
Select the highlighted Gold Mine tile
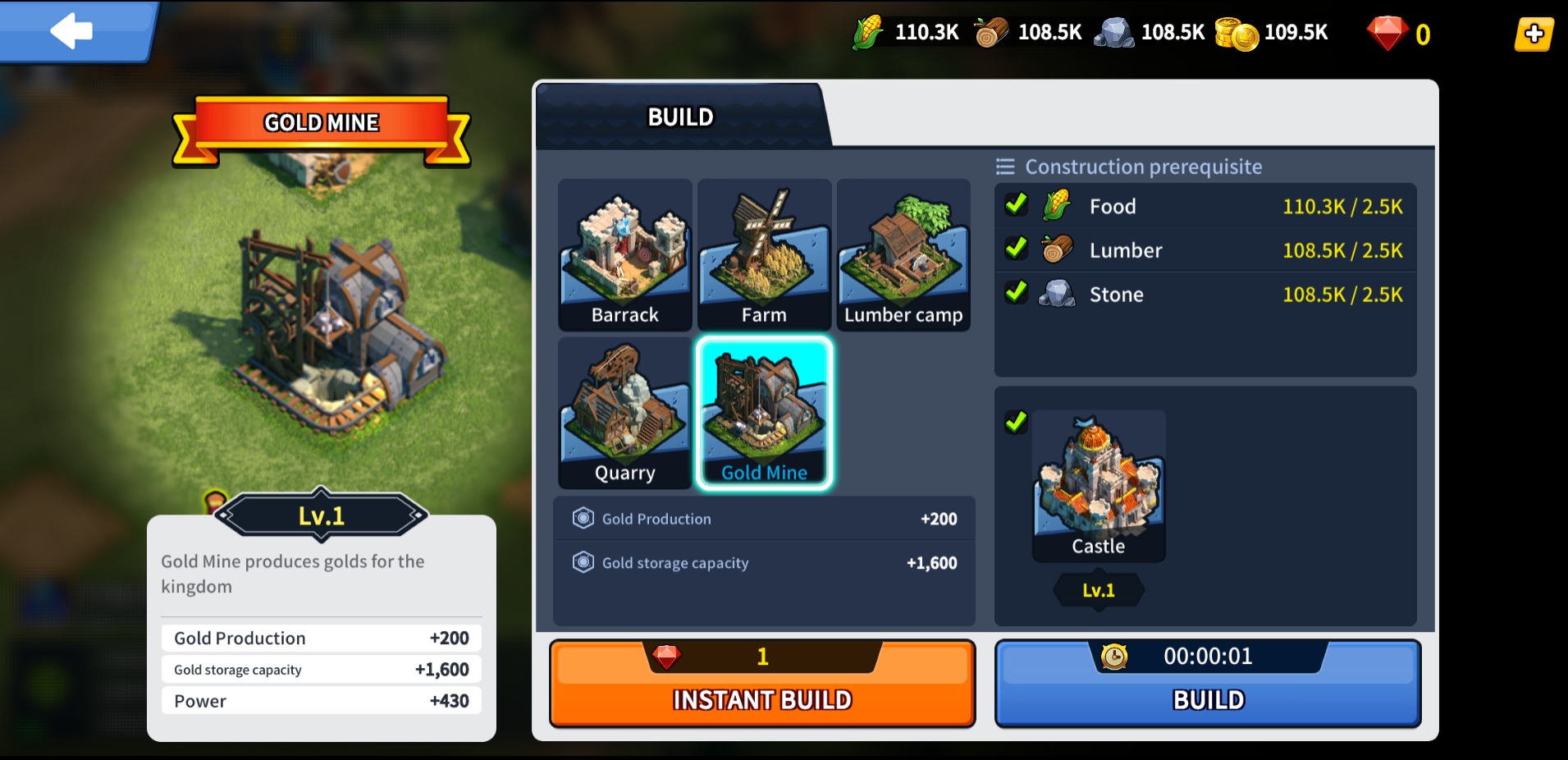(x=764, y=413)
